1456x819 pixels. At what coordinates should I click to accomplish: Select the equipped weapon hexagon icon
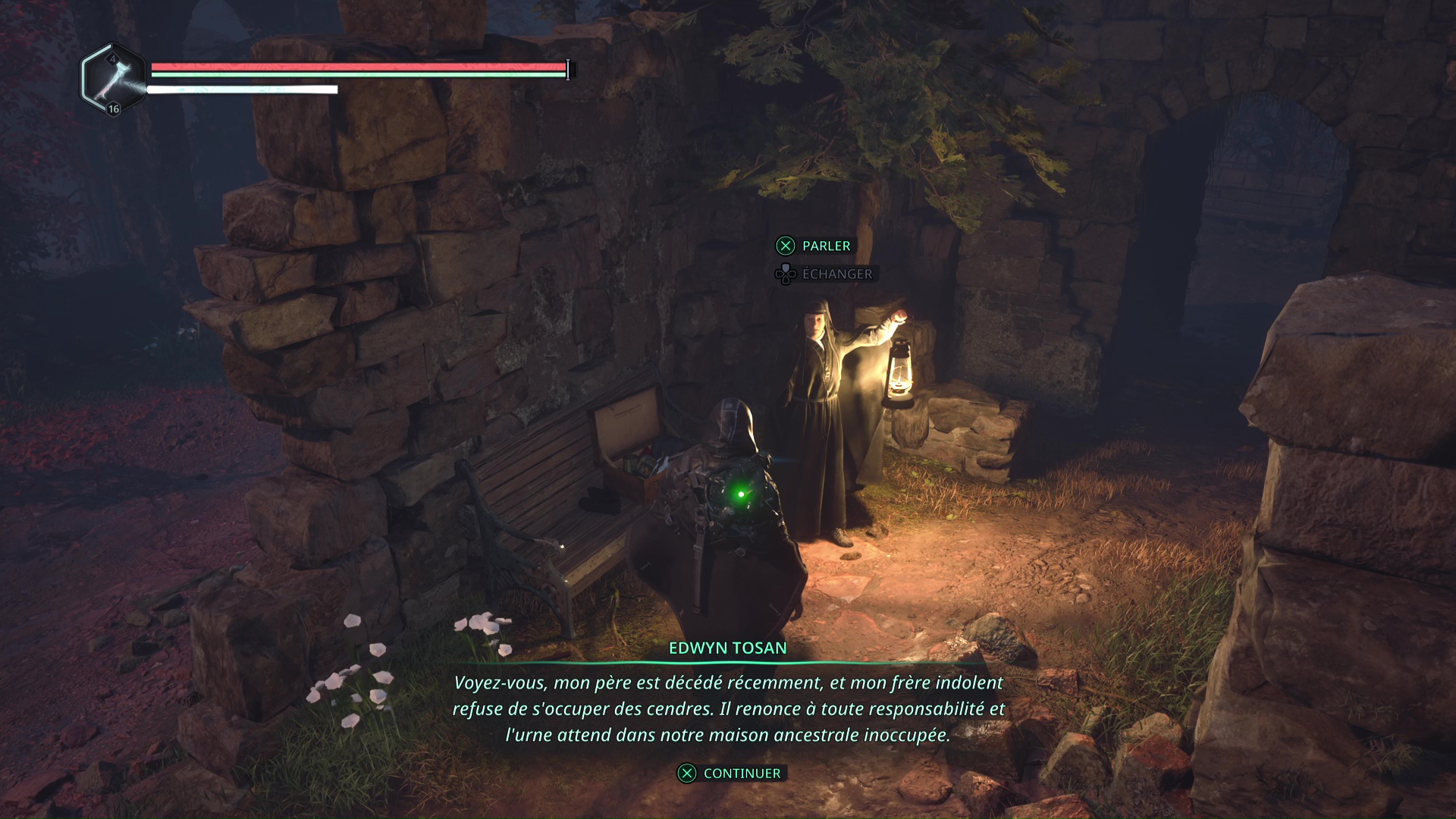coord(114,79)
